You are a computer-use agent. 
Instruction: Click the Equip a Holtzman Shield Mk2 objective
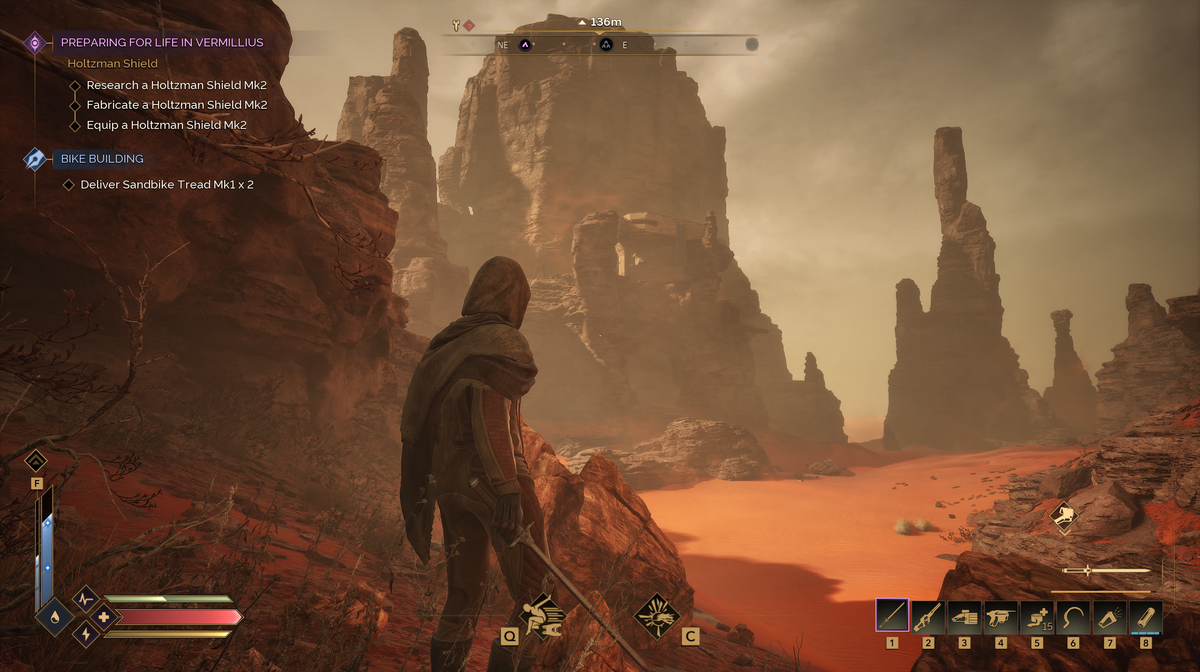[166, 125]
